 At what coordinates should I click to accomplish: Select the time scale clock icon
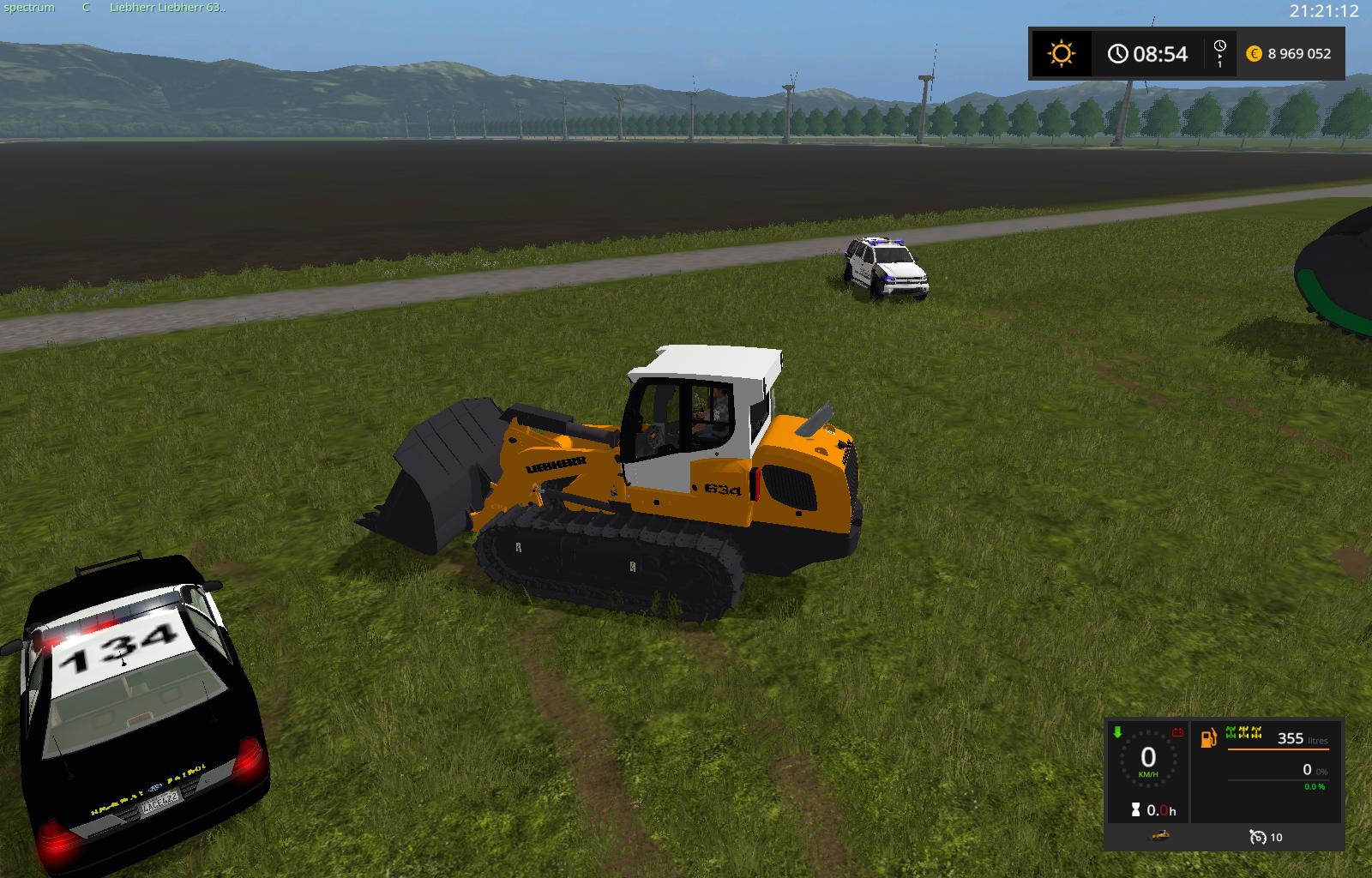pyautogui.click(x=1219, y=46)
